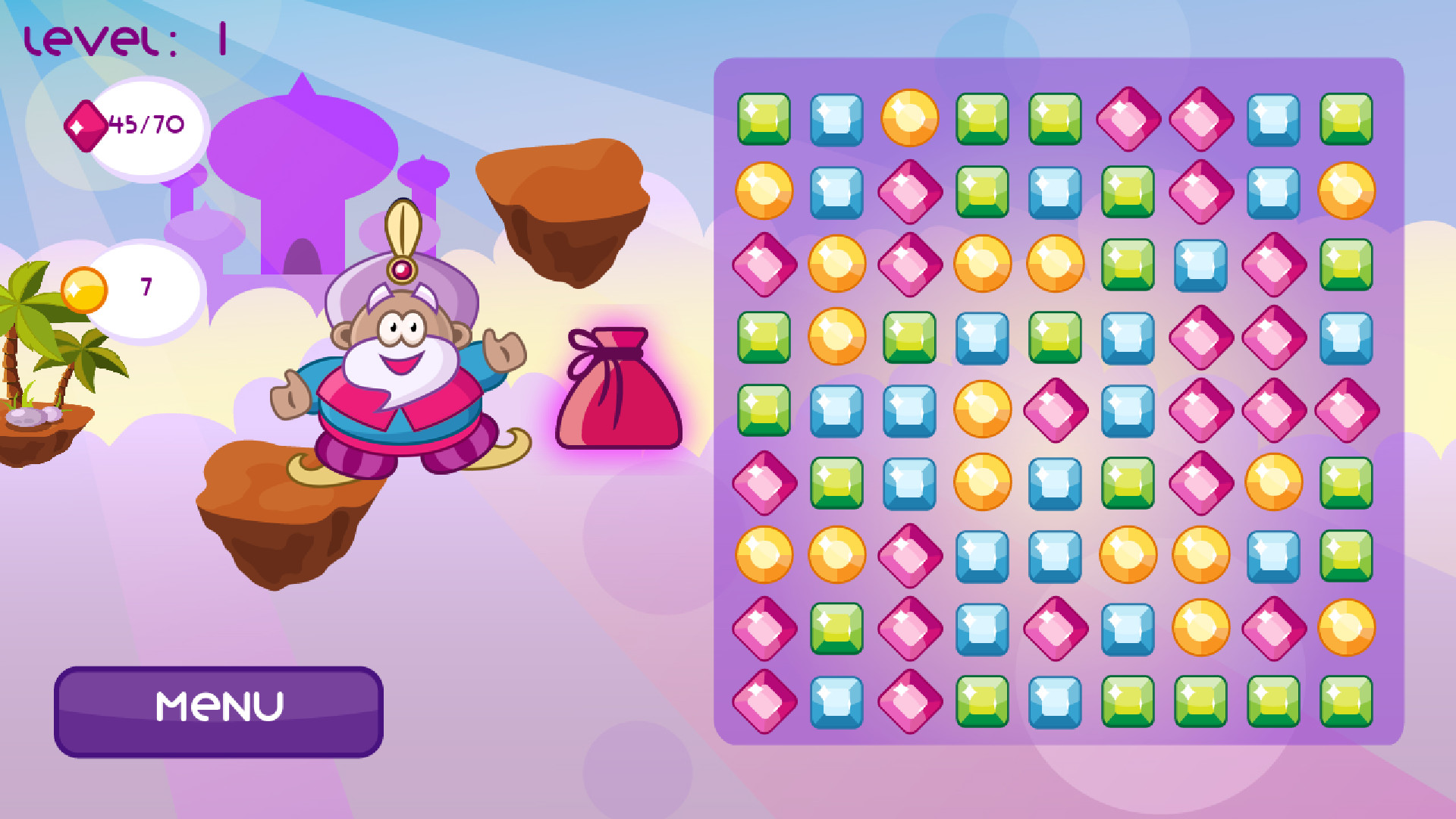1456x819 pixels.
Task: Select the green gem in the grid's middle row
Action: coord(762,409)
